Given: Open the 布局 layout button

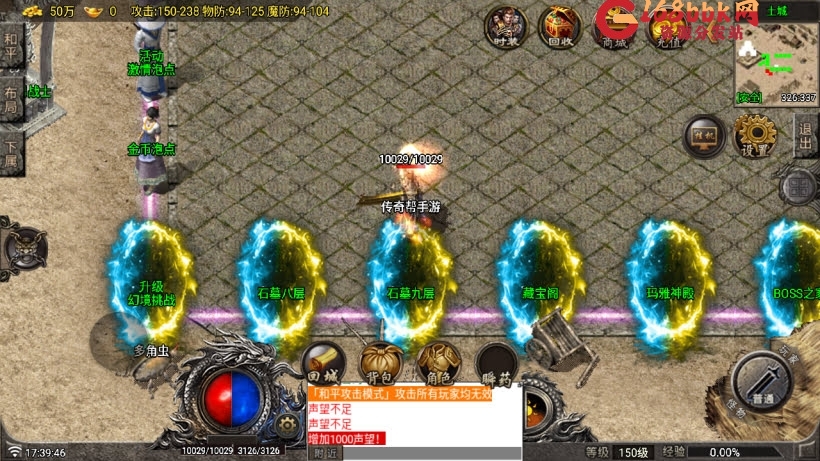Looking at the screenshot, I should 11,103.
